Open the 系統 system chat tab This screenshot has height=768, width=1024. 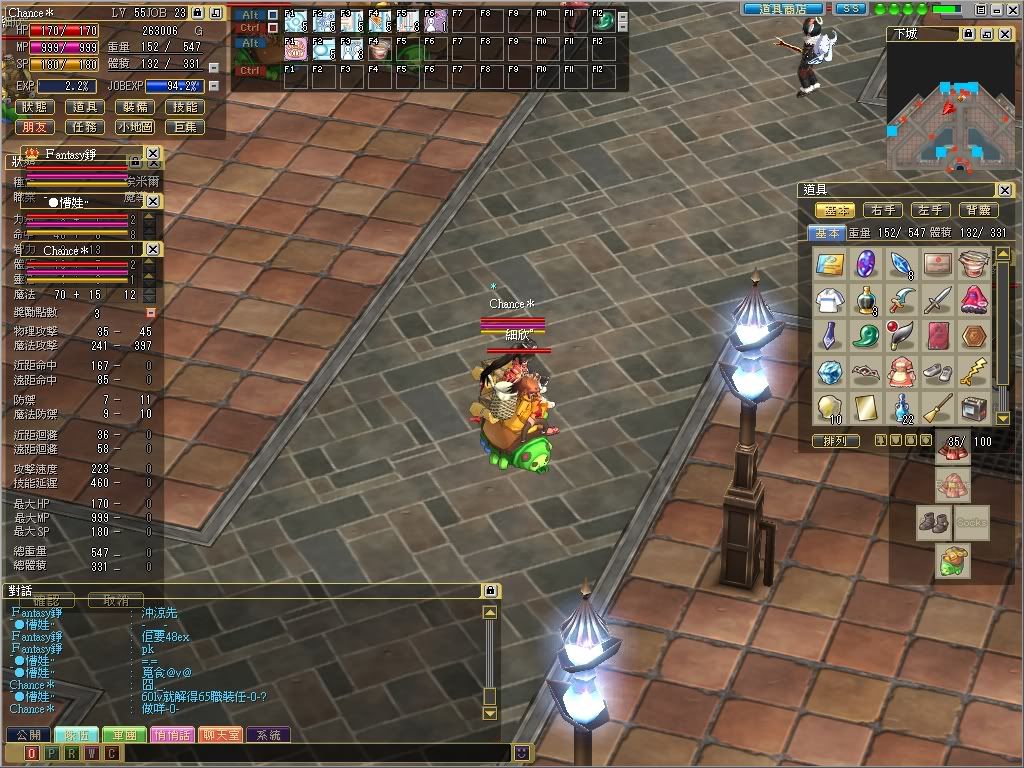pyautogui.click(x=268, y=735)
